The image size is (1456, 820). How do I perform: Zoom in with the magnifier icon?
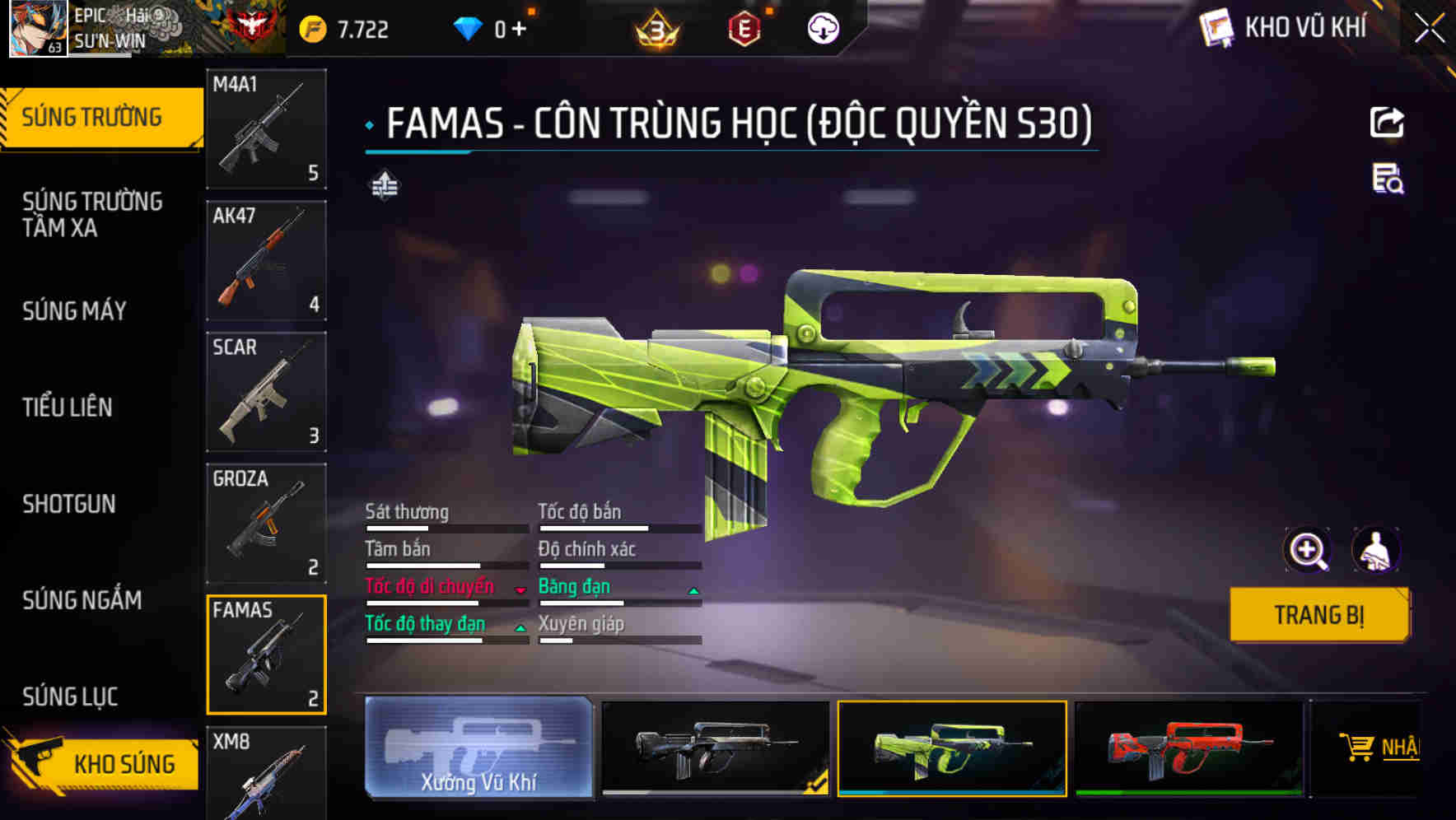[x=1307, y=550]
